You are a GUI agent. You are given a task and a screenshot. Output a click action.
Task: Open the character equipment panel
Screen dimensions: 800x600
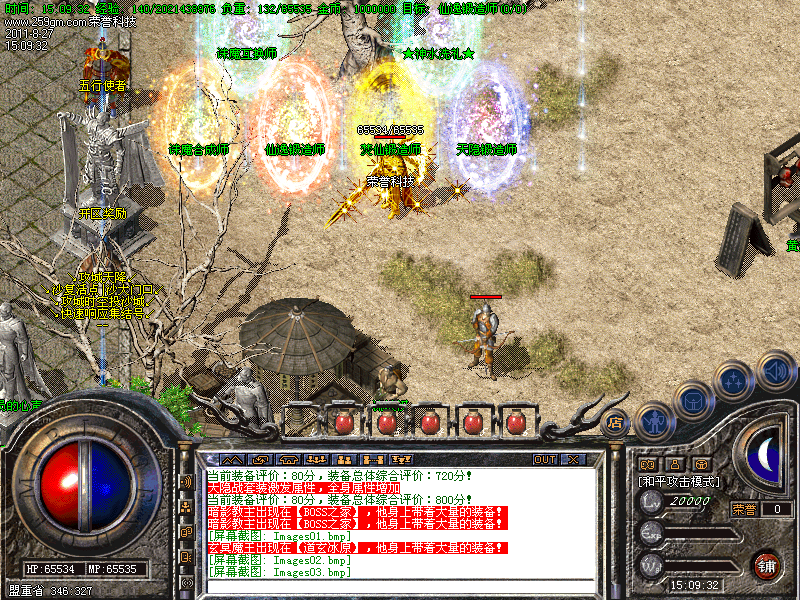point(654,420)
